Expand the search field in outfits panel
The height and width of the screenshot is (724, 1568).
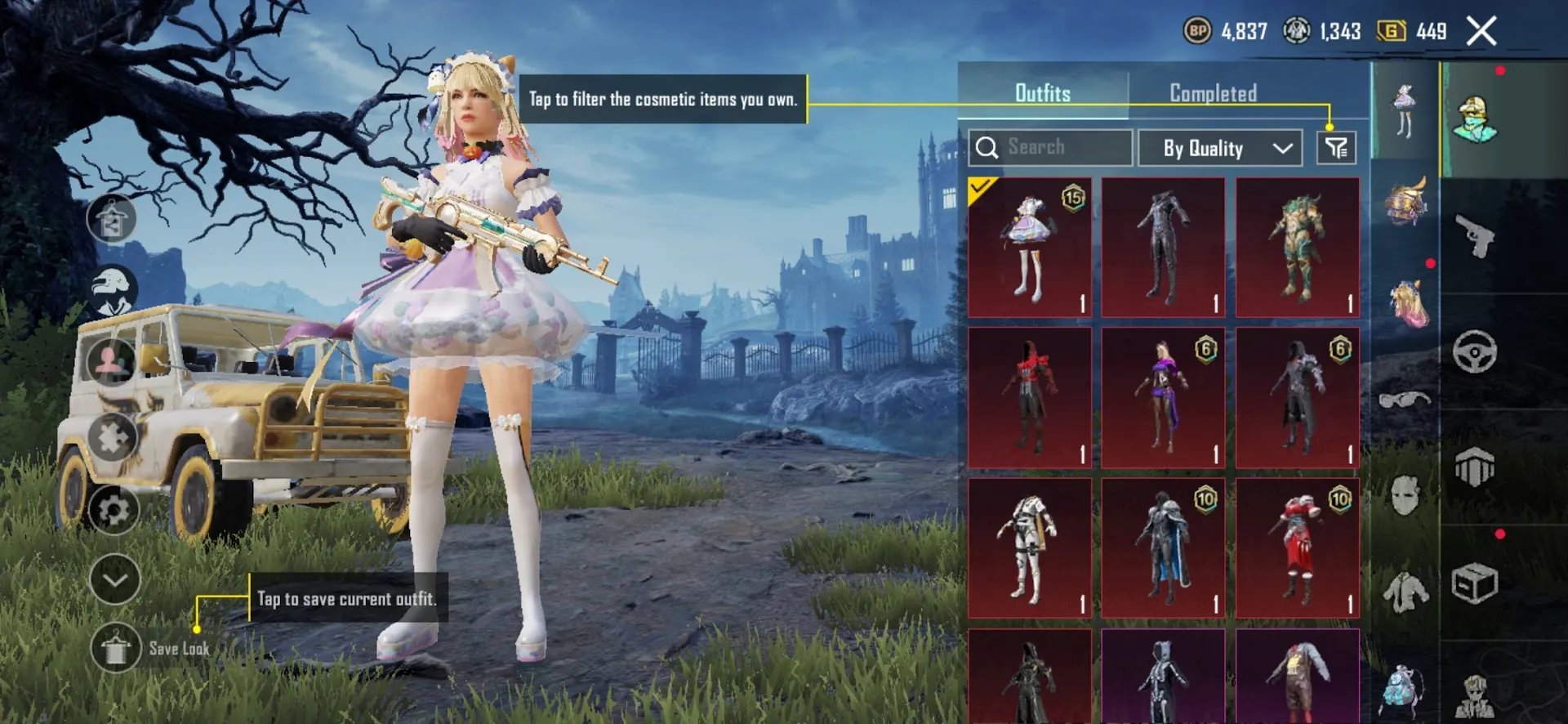(x=1048, y=147)
